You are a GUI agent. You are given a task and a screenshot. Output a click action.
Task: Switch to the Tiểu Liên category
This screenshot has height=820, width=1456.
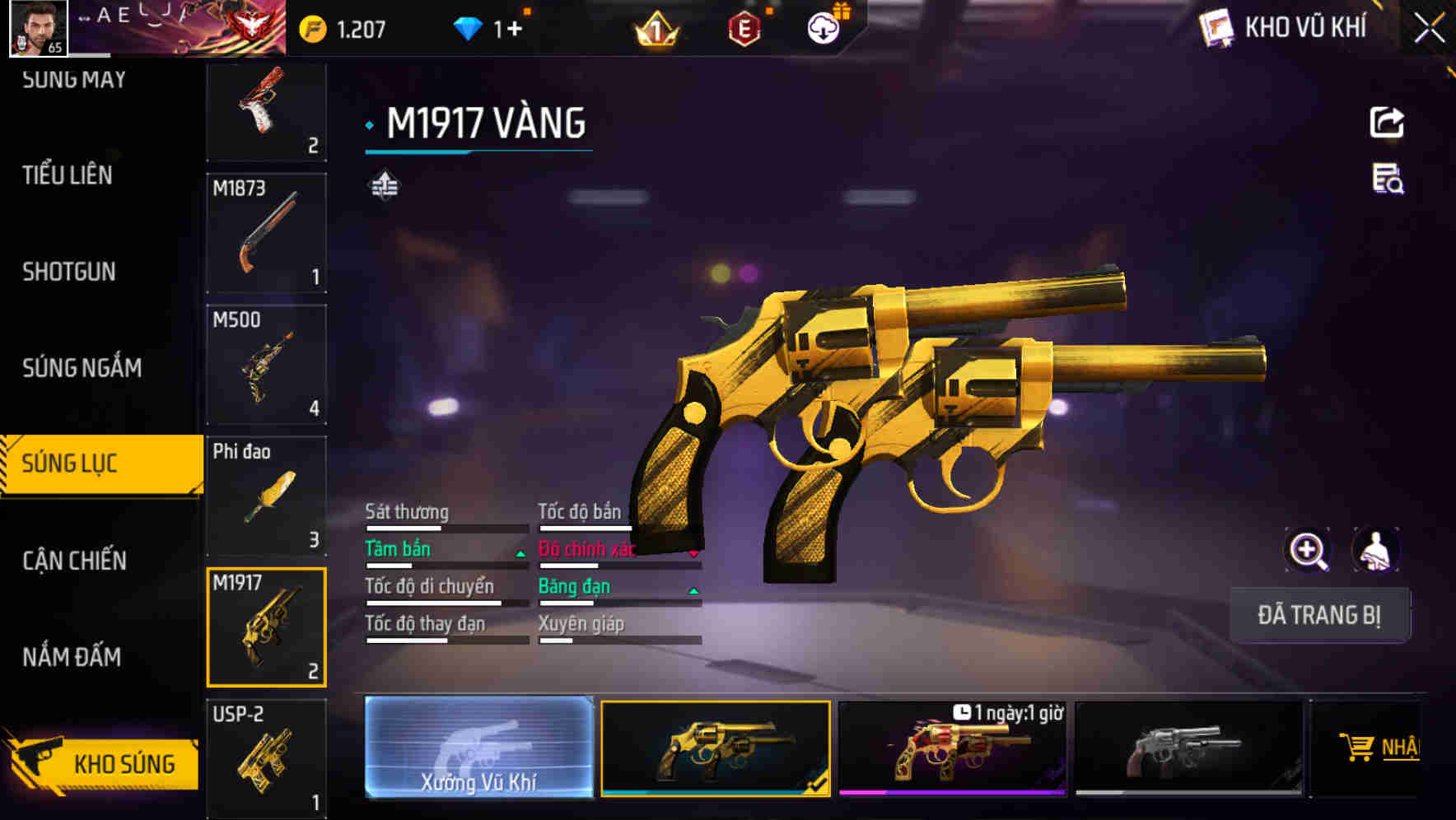(68, 175)
